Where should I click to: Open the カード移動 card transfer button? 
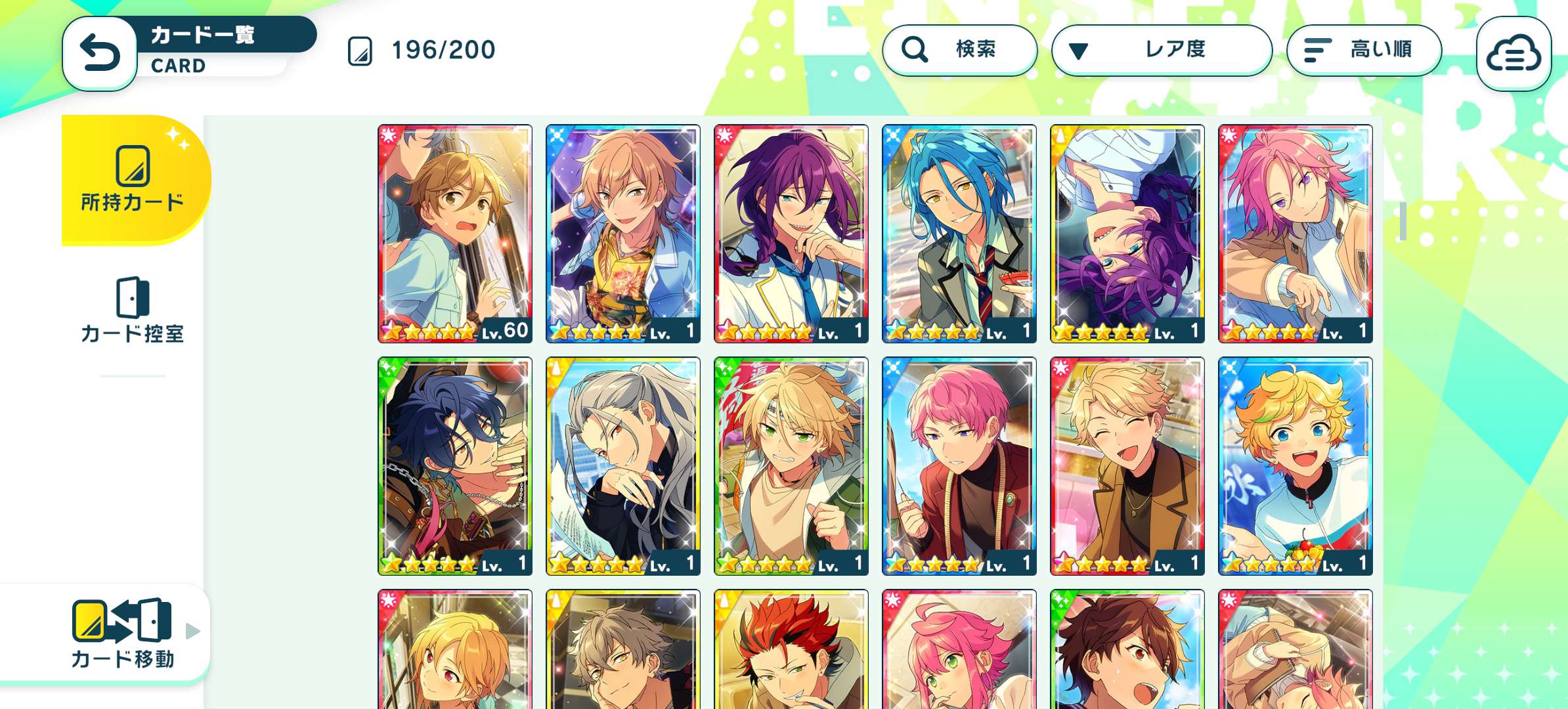tap(122, 633)
